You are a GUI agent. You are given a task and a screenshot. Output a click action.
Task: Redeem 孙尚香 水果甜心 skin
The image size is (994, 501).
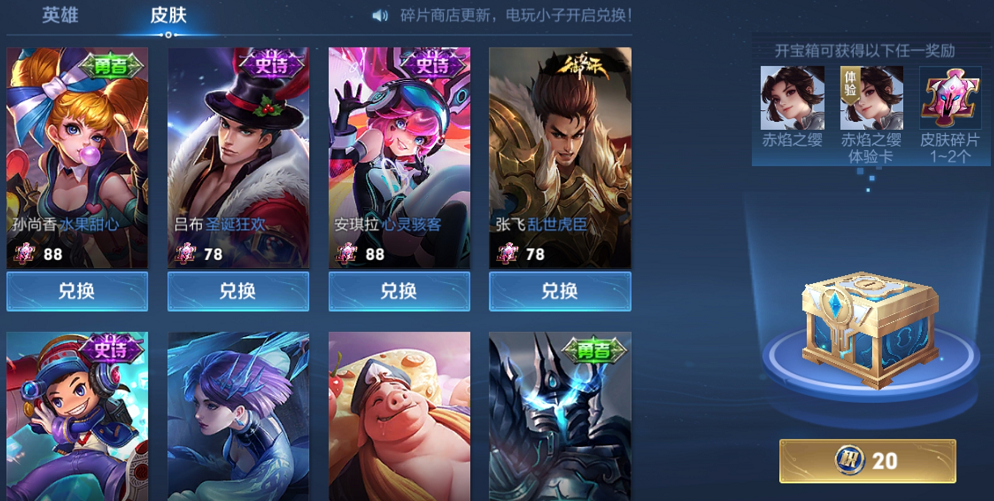[x=77, y=291]
